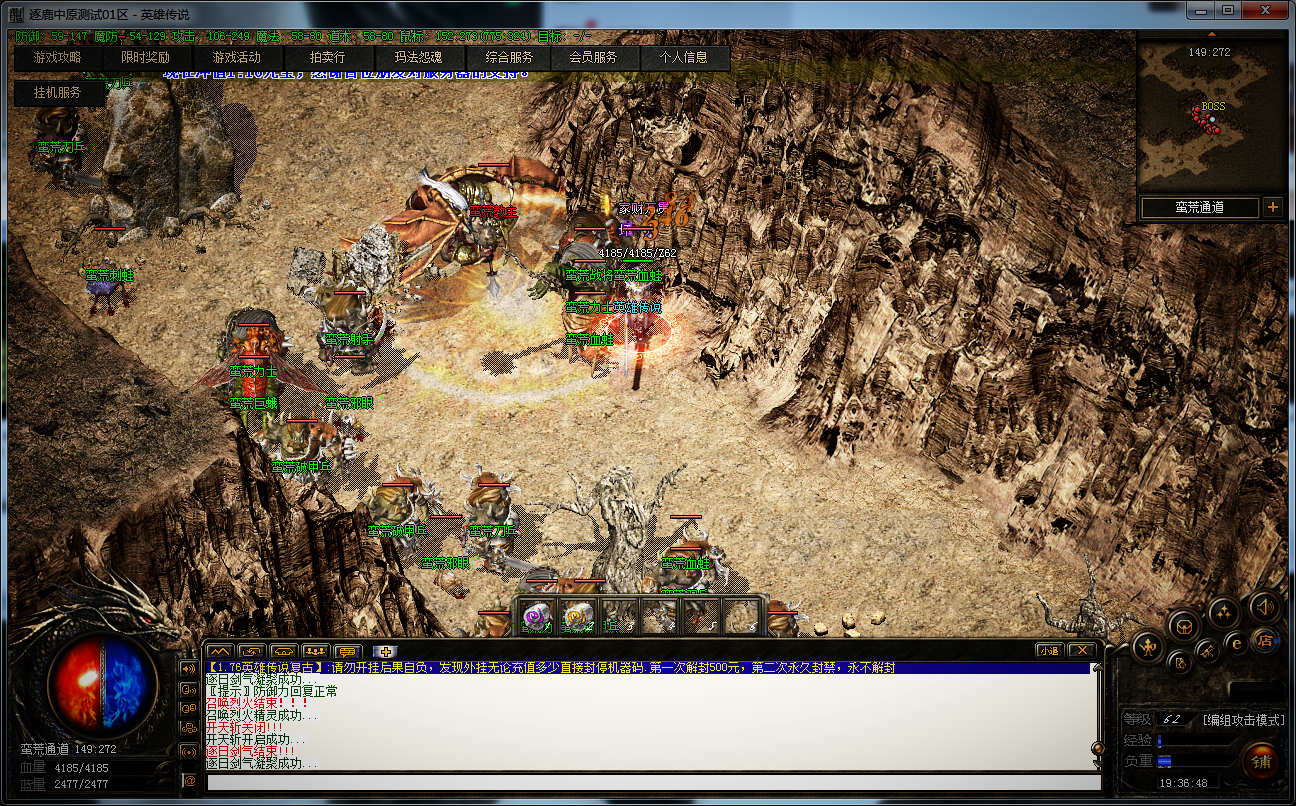This screenshot has height=806, width=1296.
Task: Open the 铺 store red button
Action: pos(1260,761)
